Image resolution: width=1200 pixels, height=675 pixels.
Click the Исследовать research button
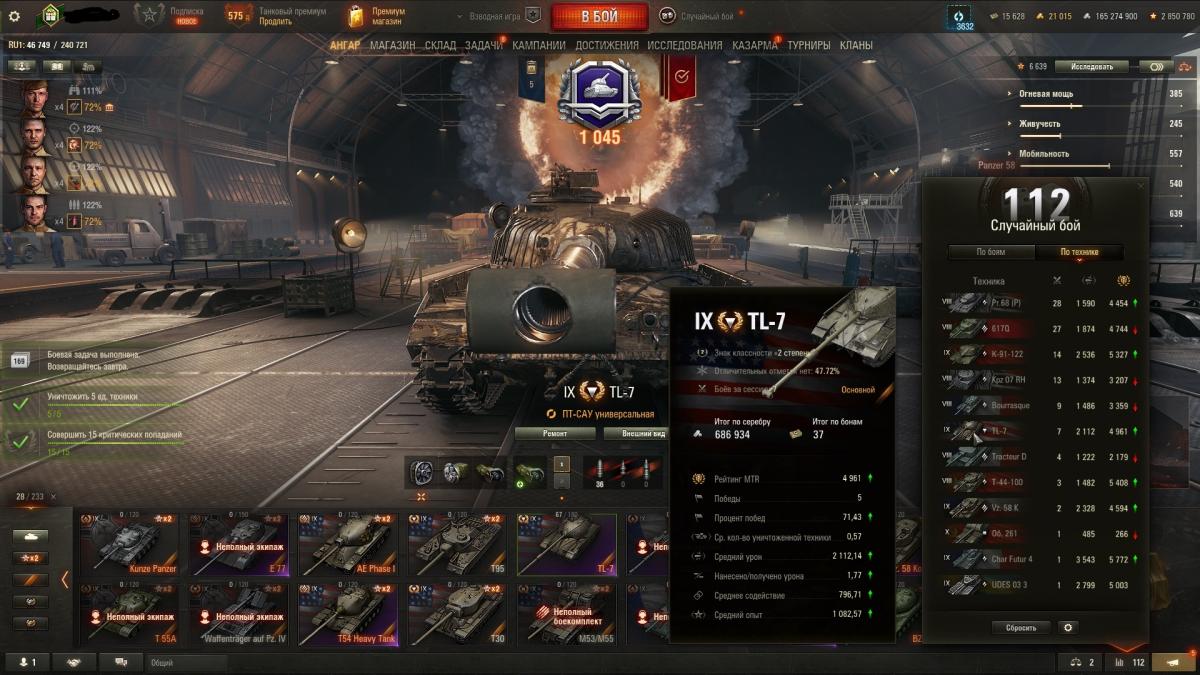point(1091,67)
